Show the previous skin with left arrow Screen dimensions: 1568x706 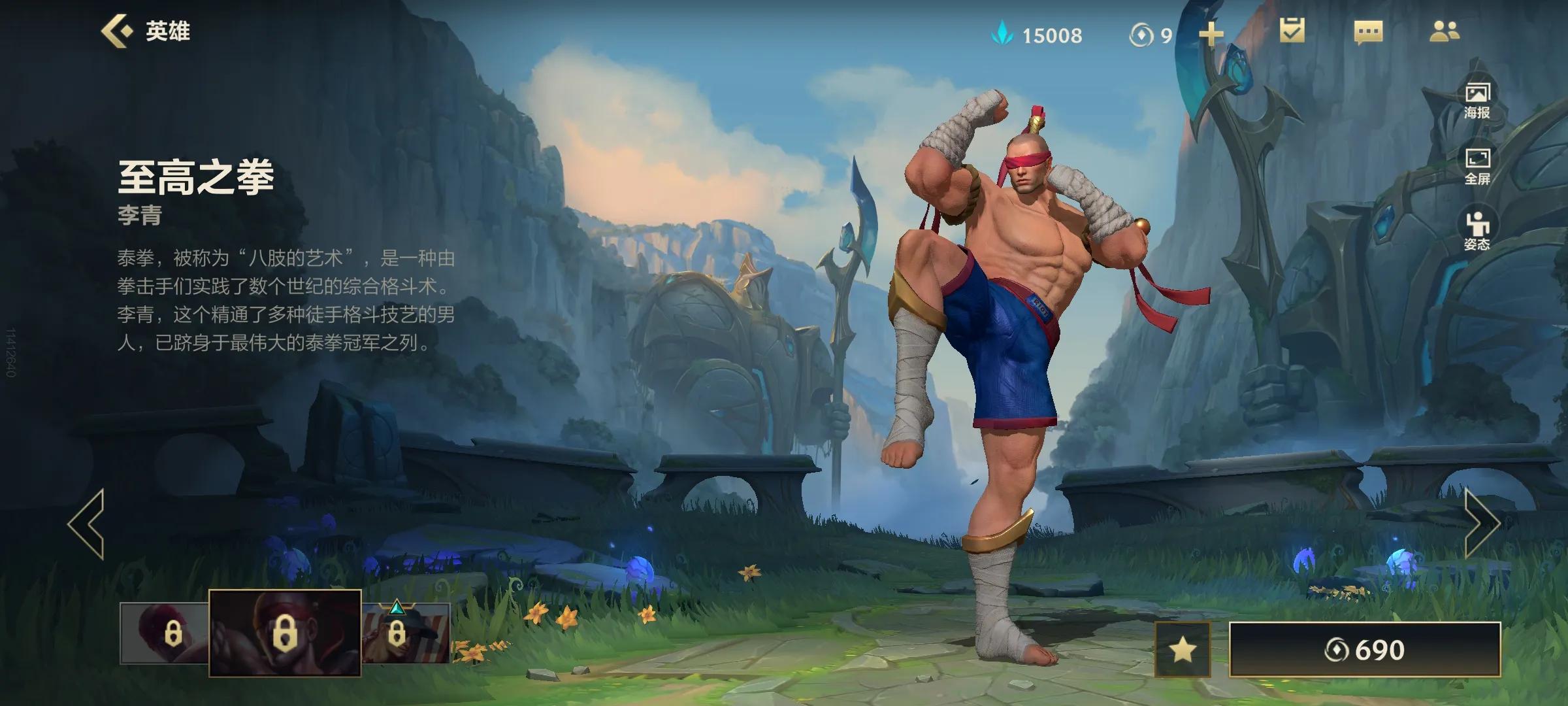click(x=86, y=524)
